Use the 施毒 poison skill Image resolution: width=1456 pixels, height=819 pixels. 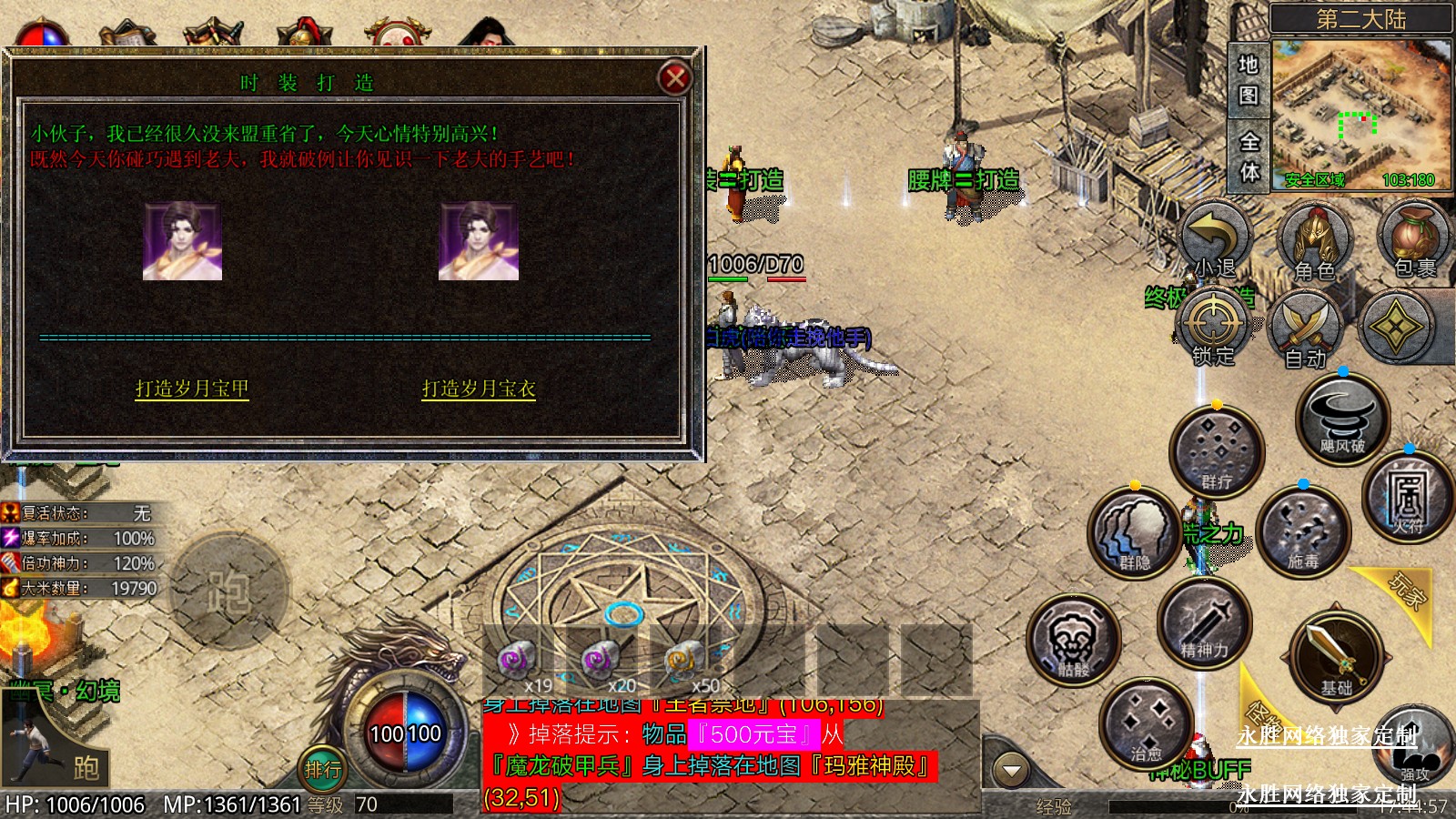point(1302,532)
